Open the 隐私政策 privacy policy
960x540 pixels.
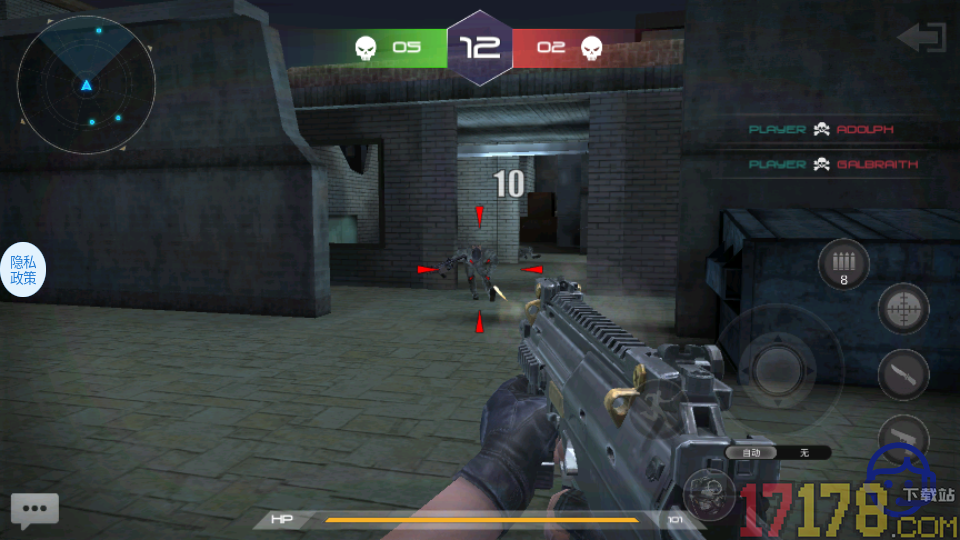[x=23, y=270]
